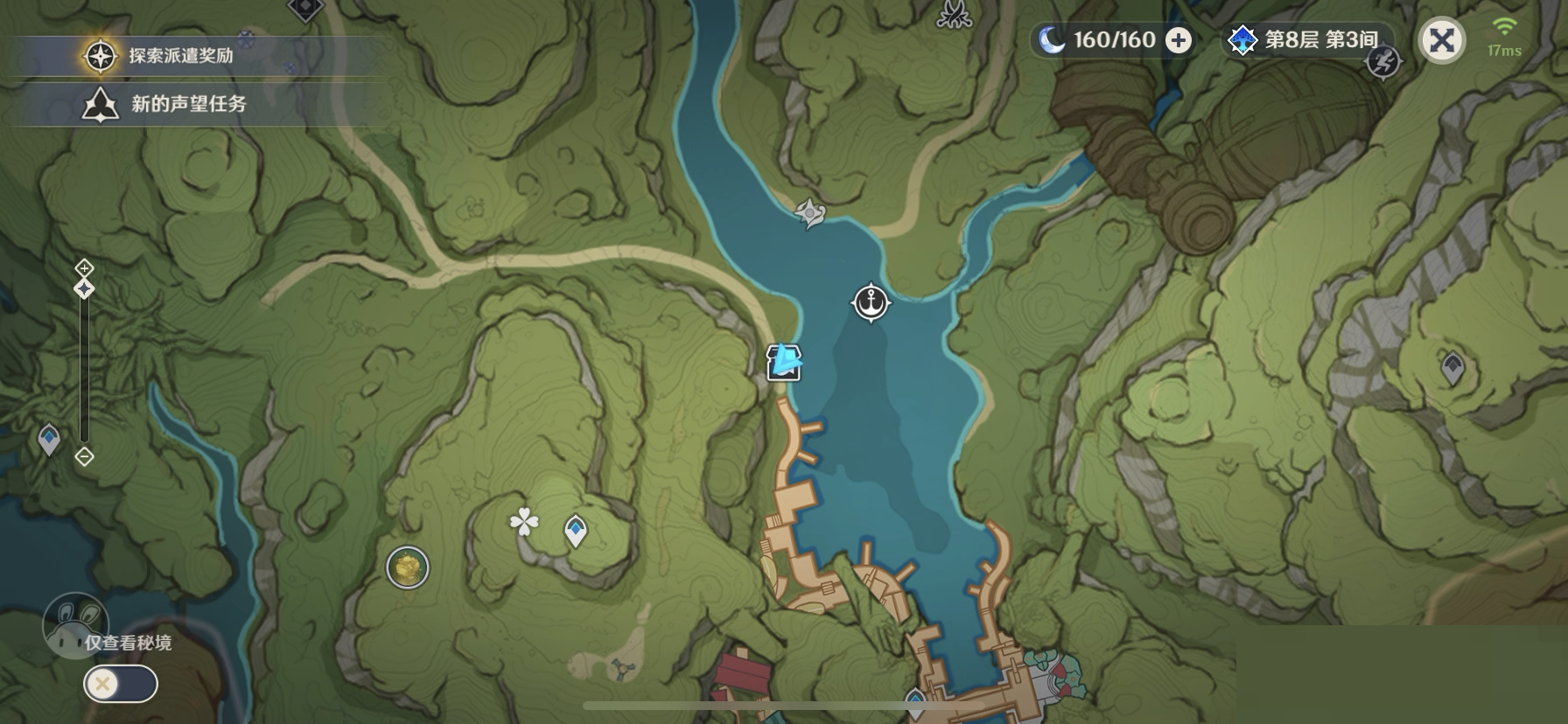The image size is (1568, 724).
Task: Click the silver fishing spot marker on the river
Action: click(x=810, y=212)
